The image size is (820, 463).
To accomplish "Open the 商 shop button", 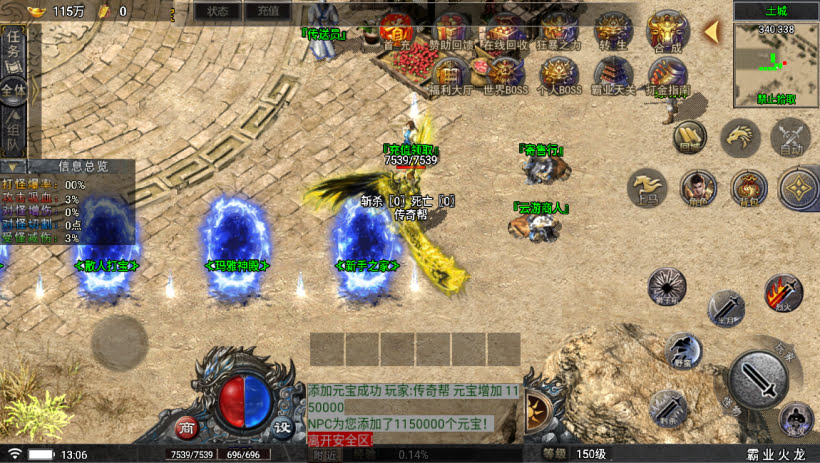I will click(x=187, y=428).
